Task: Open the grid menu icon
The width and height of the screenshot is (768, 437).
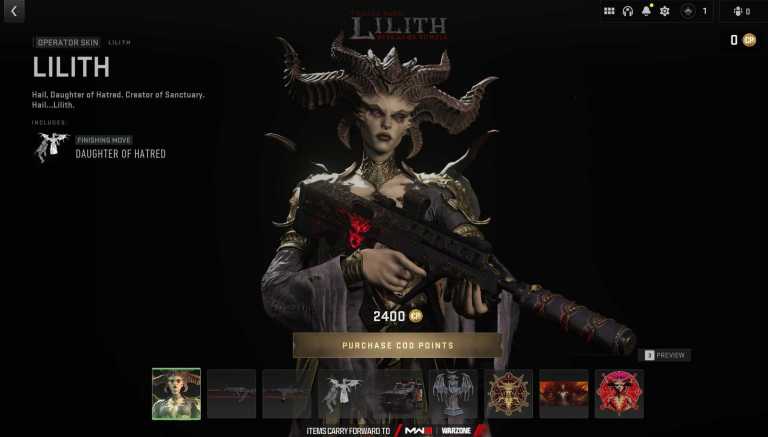Action: tap(609, 11)
